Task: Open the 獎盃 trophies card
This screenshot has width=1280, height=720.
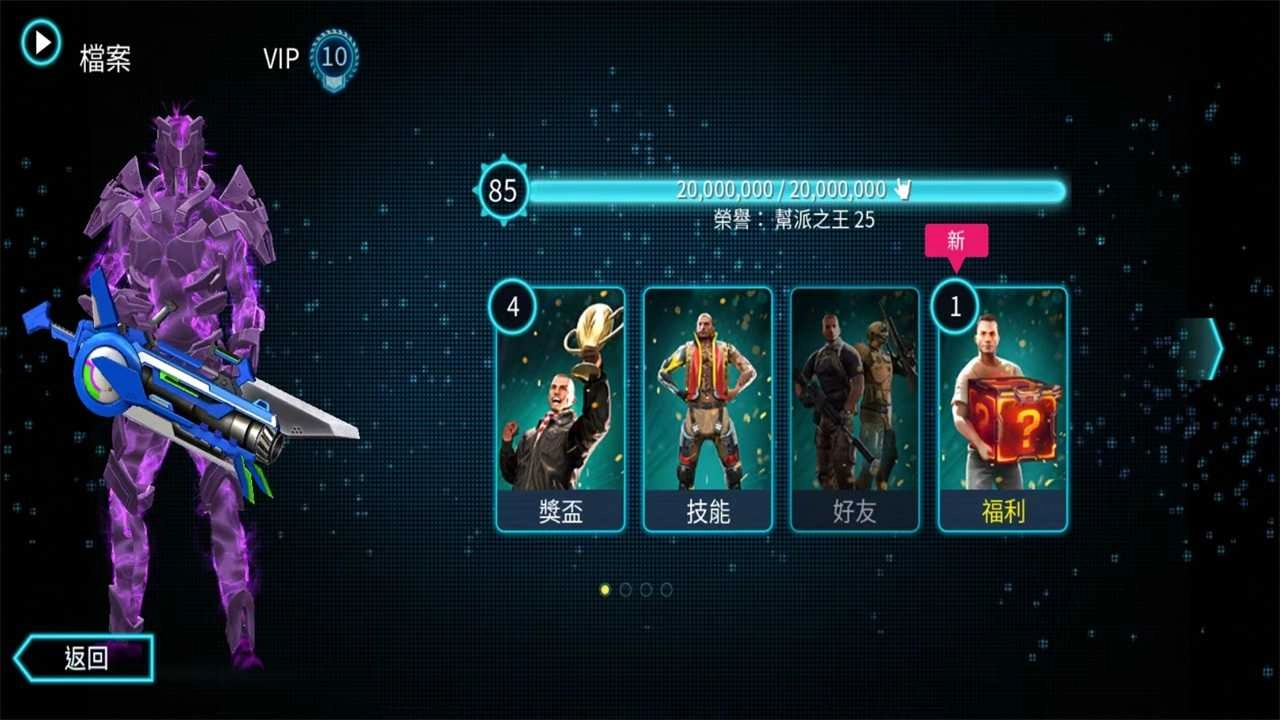Action: (x=559, y=410)
